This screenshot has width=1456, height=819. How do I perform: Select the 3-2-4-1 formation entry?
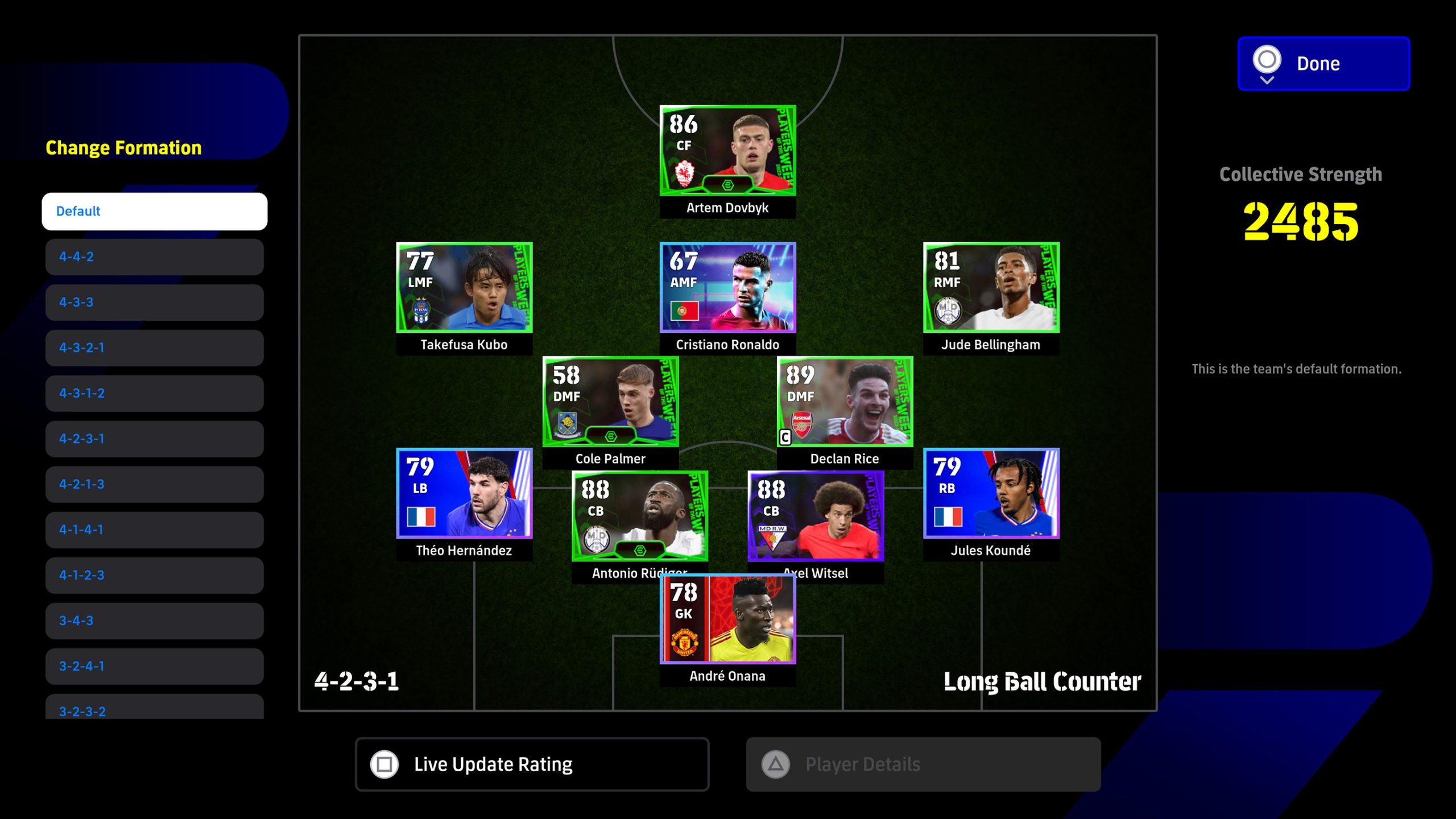tap(154, 666)
